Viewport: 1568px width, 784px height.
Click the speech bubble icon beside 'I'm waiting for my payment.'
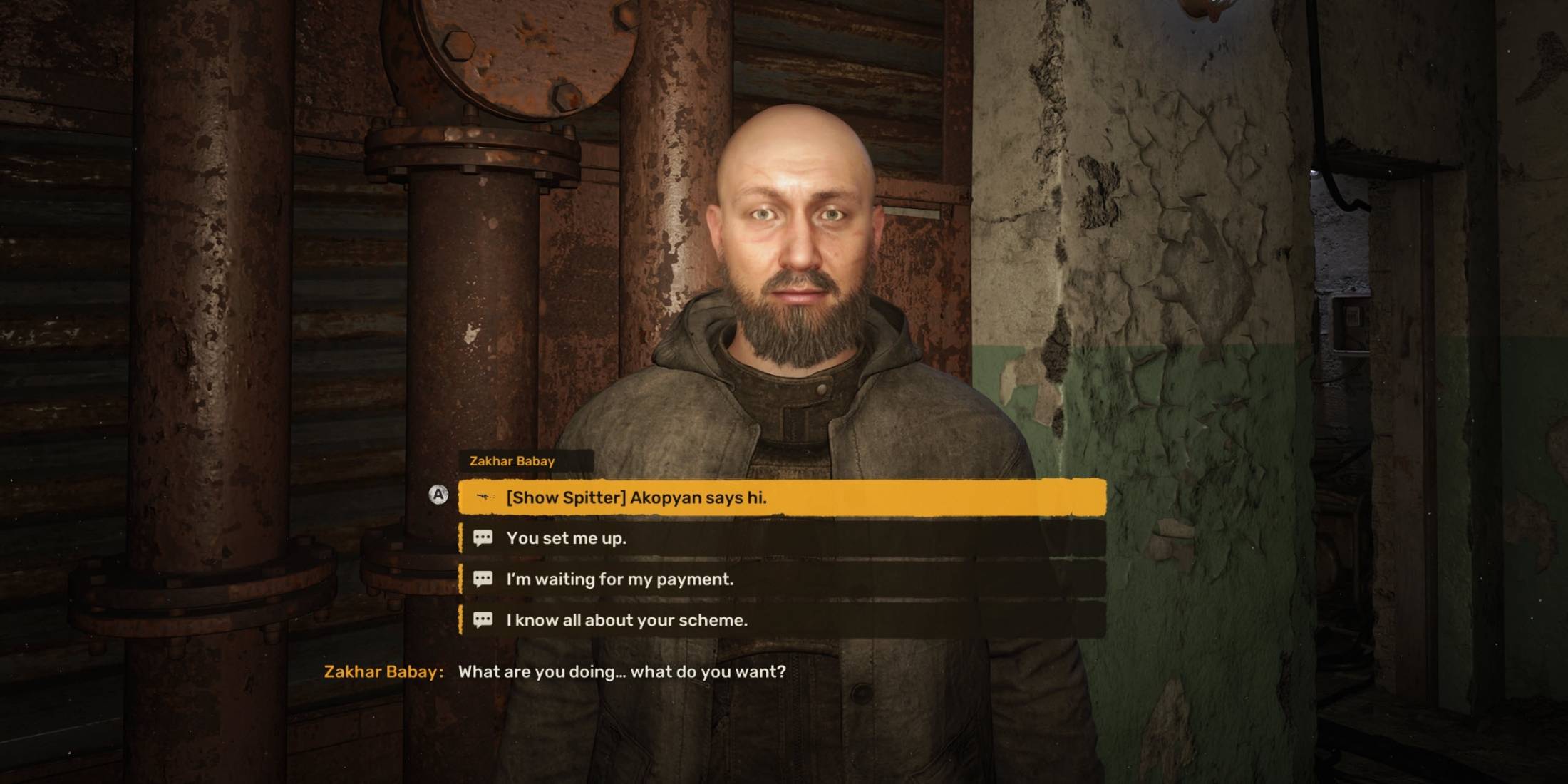coord(484,579)
